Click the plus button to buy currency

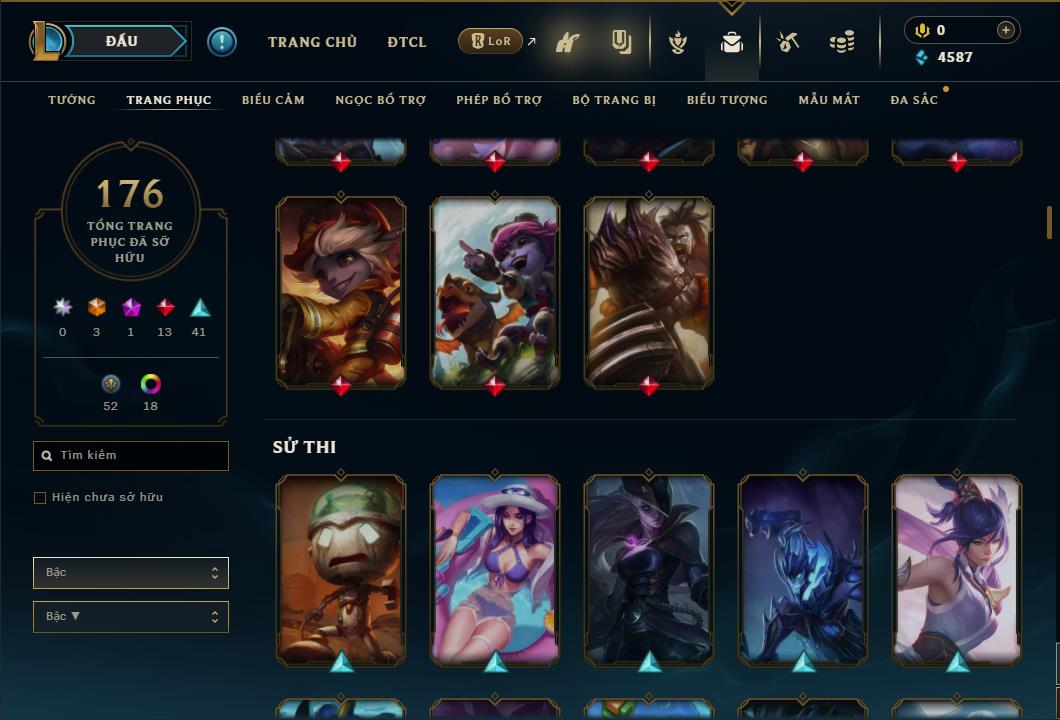[x=1006, y=30]
